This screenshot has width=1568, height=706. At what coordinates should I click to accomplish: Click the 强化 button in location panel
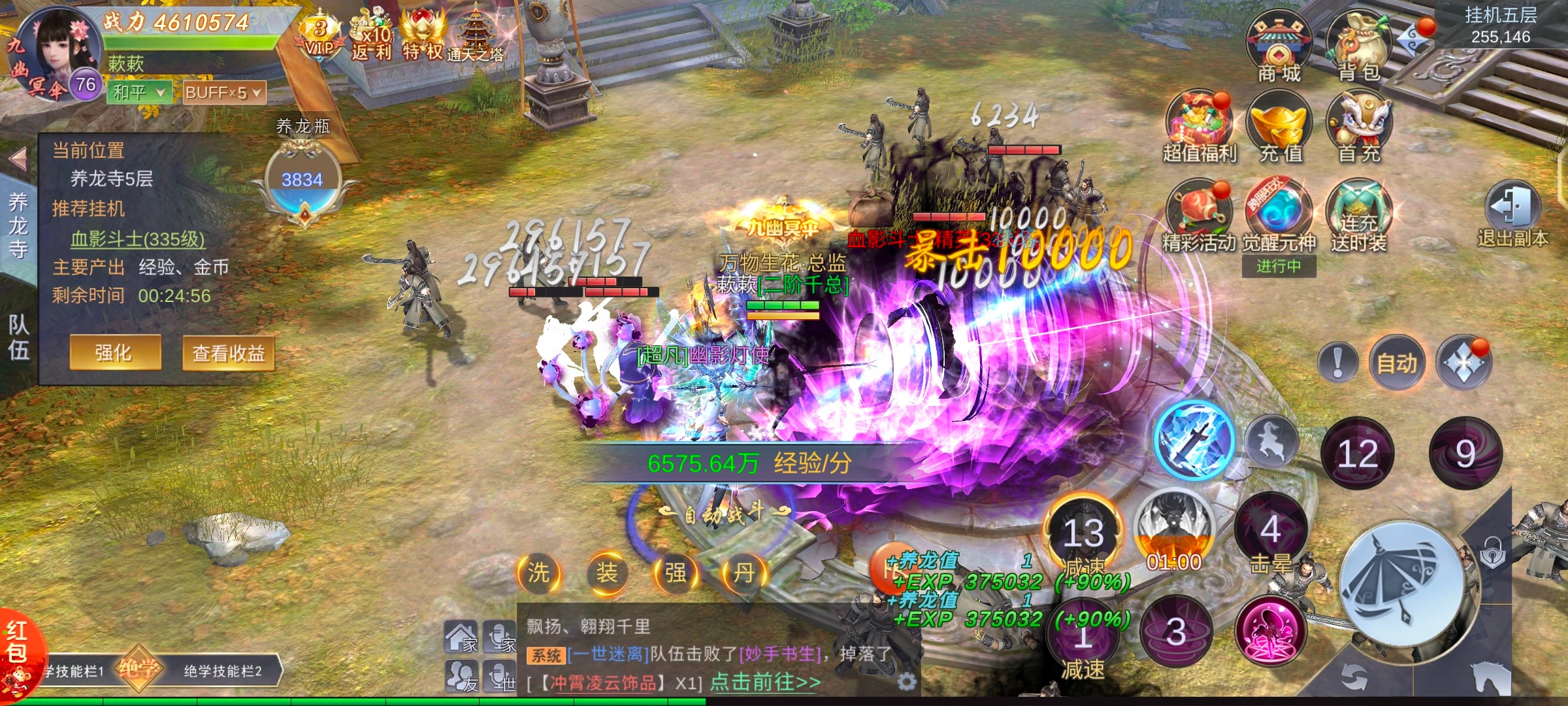tap(115, 353)
